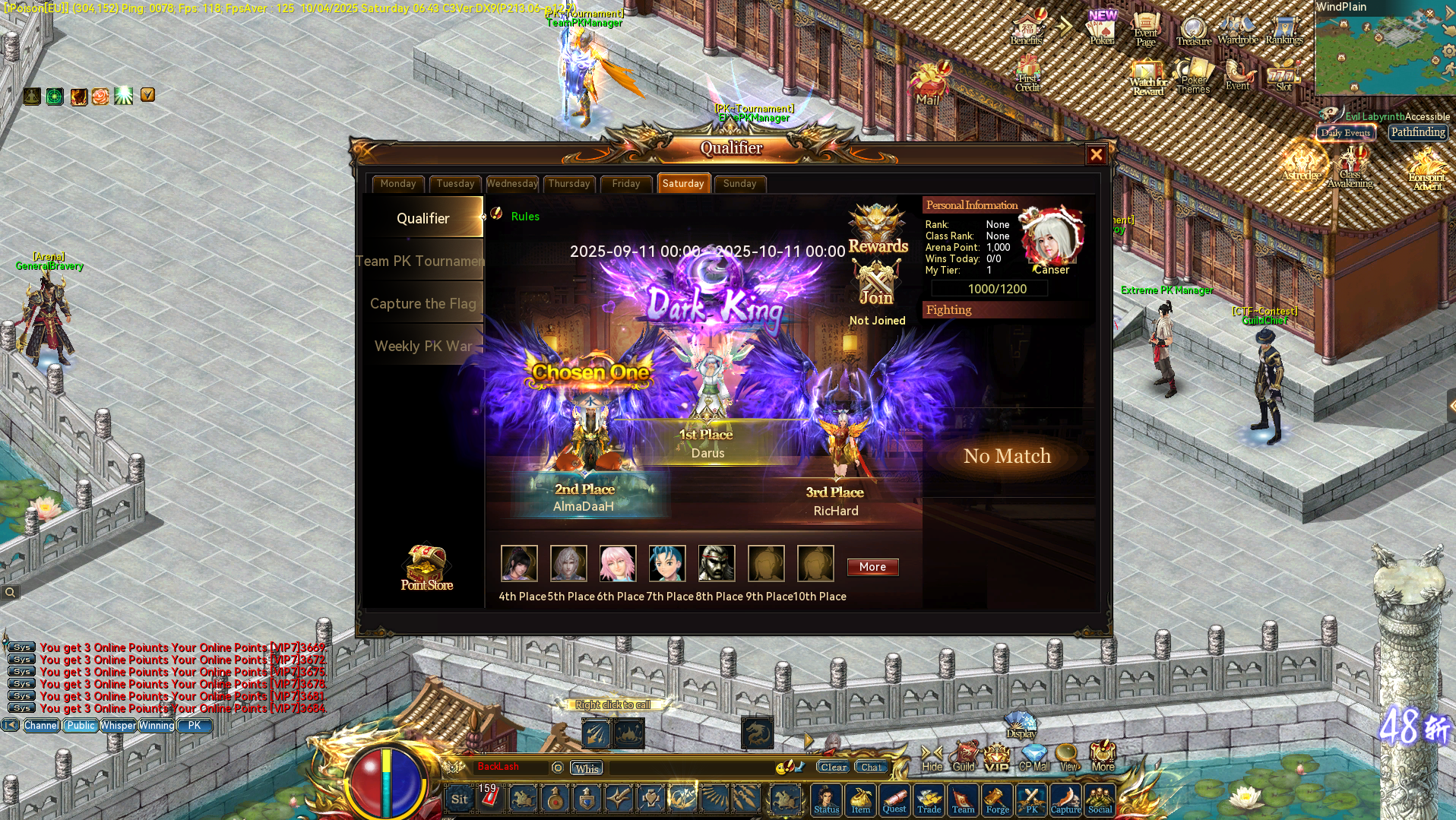Switch to the Sunday tab
Image resolution: width=1456 pixels, height=820 pixels.
pos(739,183)
